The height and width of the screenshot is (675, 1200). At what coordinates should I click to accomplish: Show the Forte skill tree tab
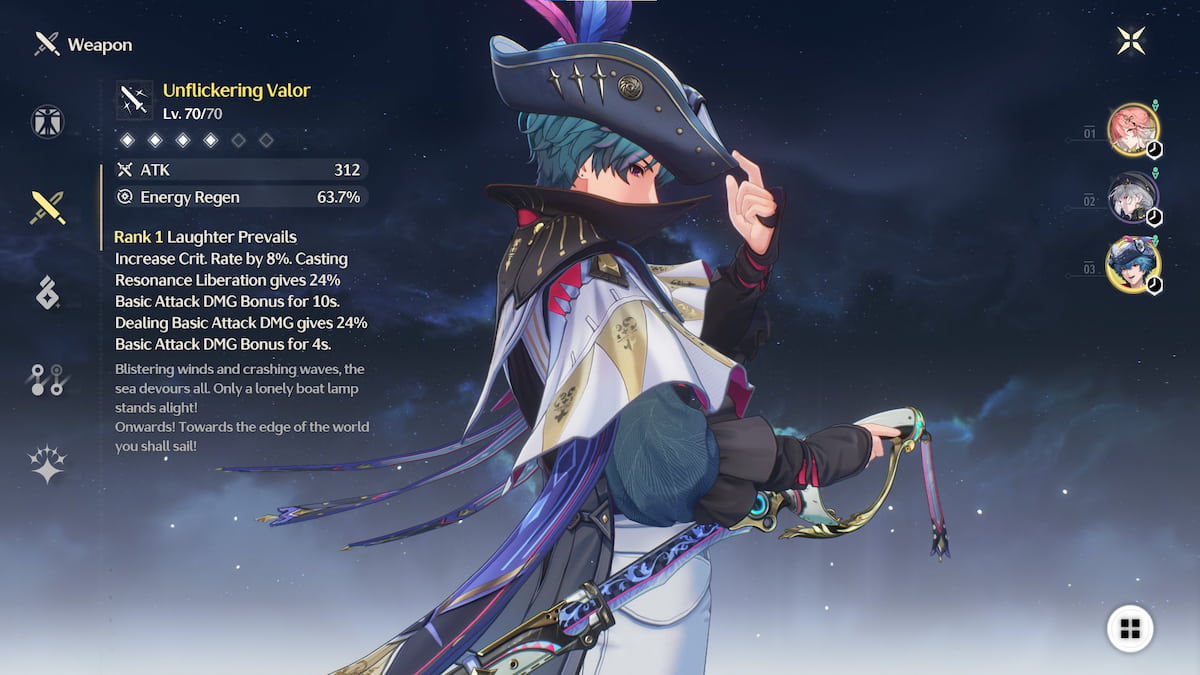pos(47,379)
